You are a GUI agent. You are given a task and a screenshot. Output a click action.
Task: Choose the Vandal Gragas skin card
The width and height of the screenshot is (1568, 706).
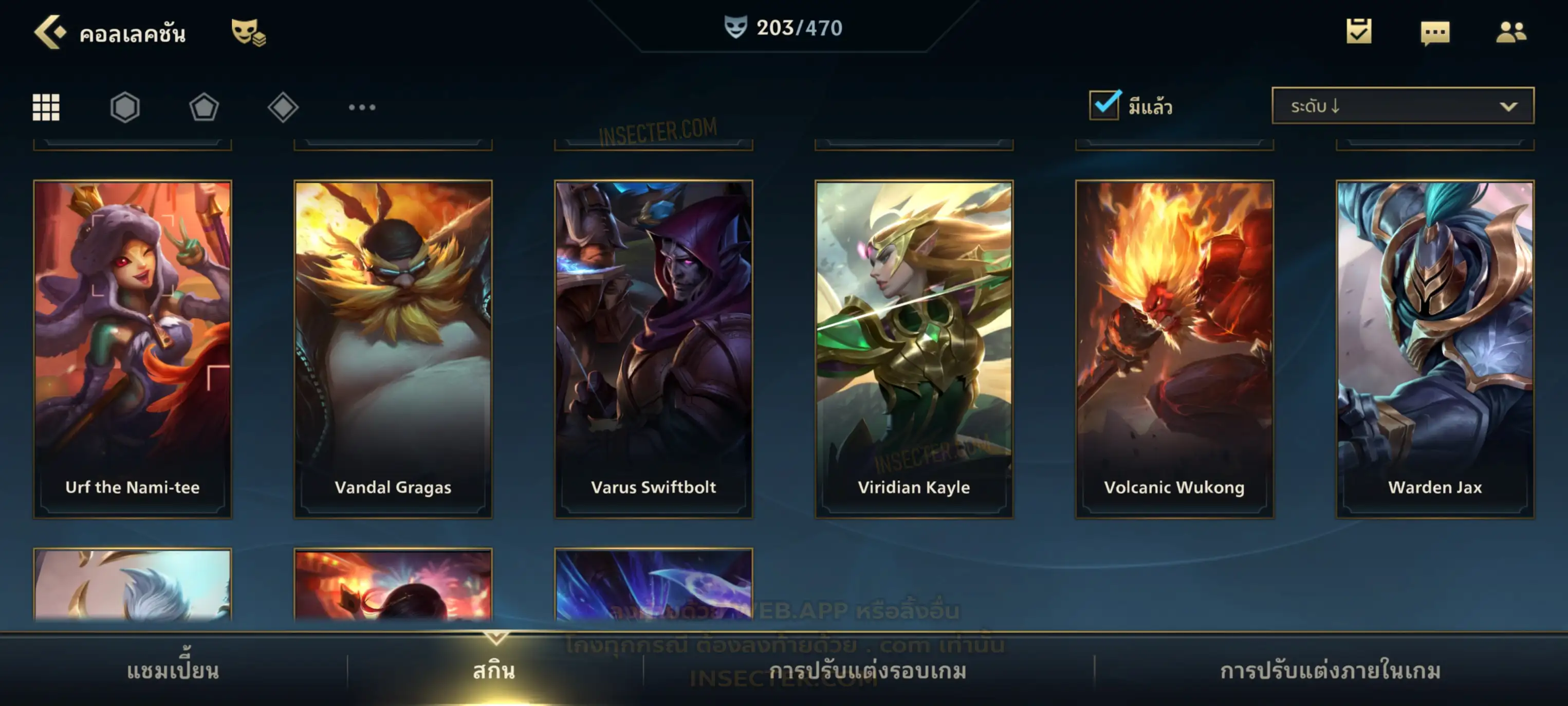point(393,349)
